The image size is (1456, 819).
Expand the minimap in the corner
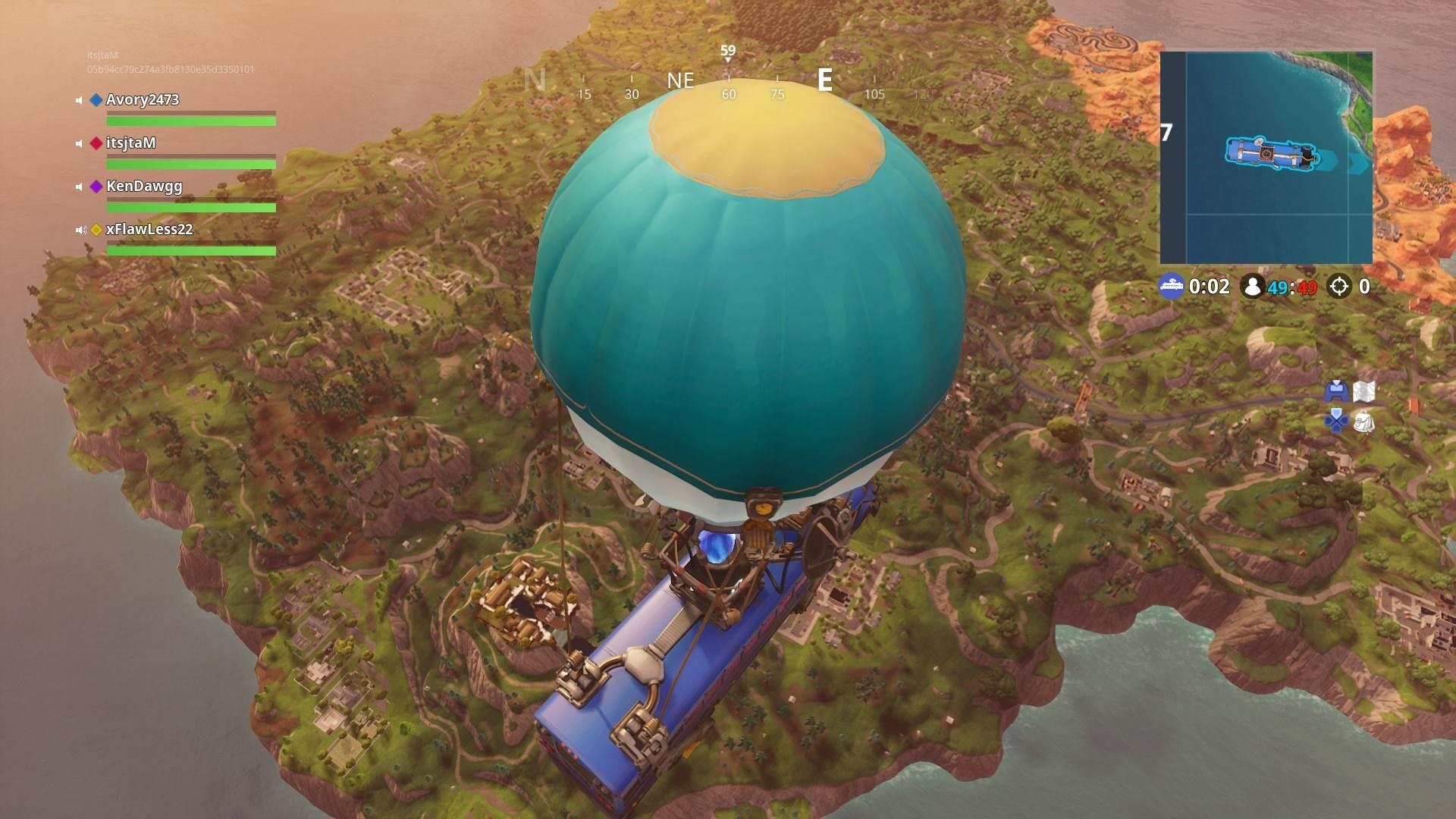click(1266, 155)
